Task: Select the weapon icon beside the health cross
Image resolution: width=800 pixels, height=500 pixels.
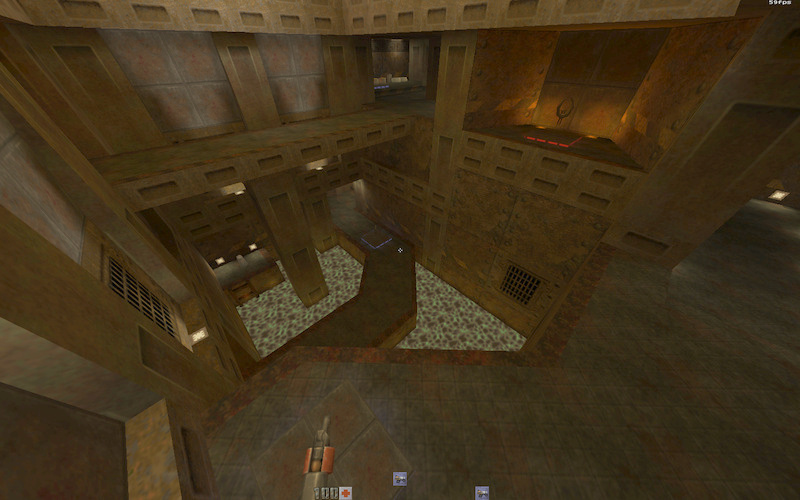Action: (400, 479)
